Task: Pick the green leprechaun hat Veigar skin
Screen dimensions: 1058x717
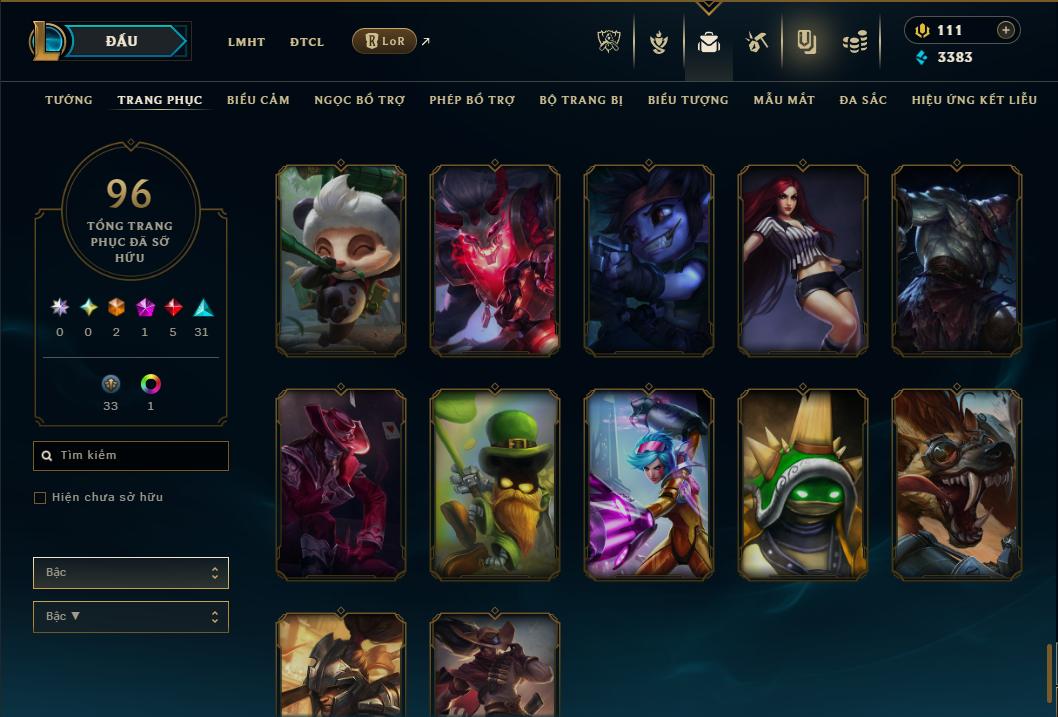Action: tap(495, 484)
